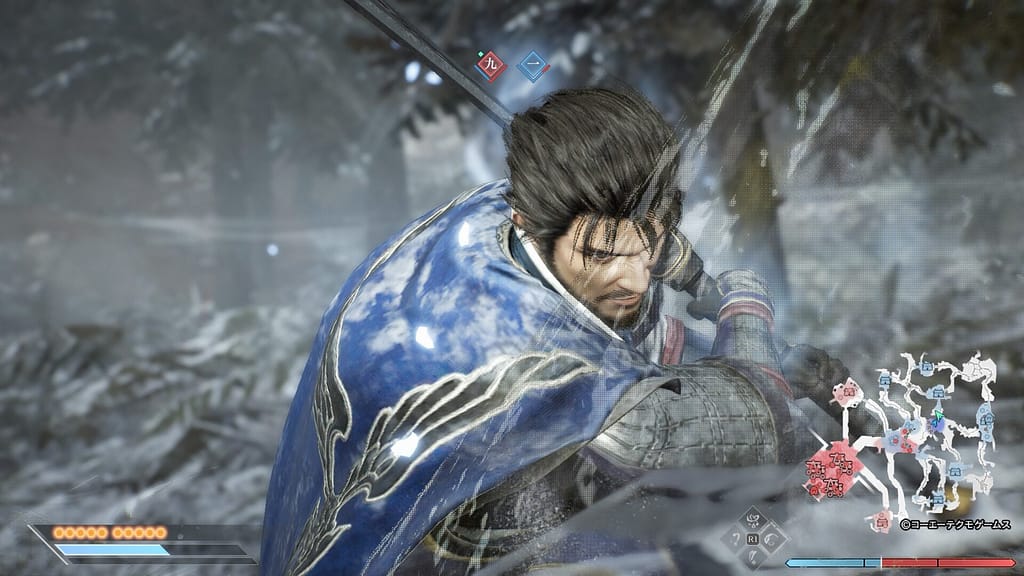Trigger the bottom battle art in skill diamond

[x=754, y=558]
